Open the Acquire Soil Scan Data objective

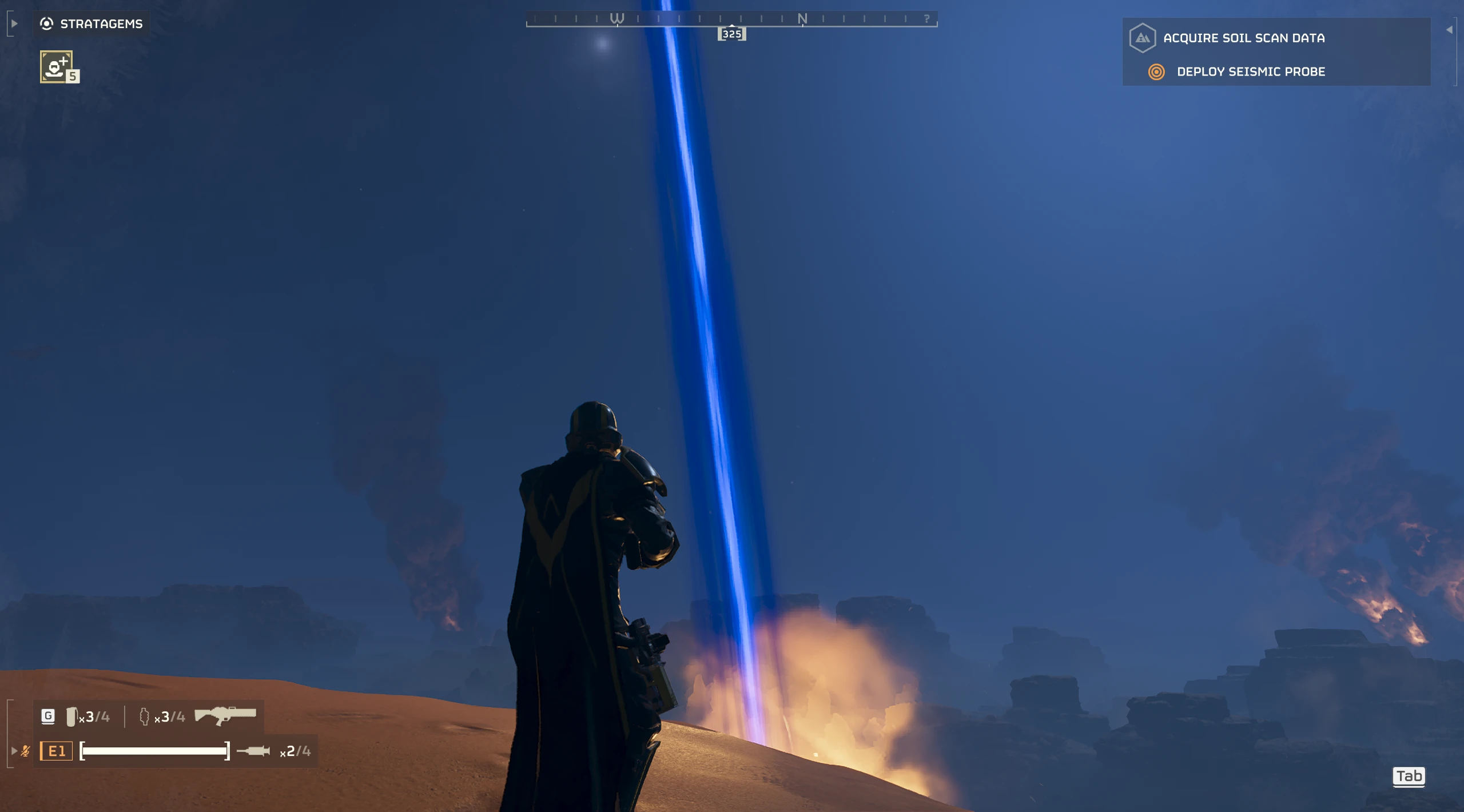(x=1243, y=38)
